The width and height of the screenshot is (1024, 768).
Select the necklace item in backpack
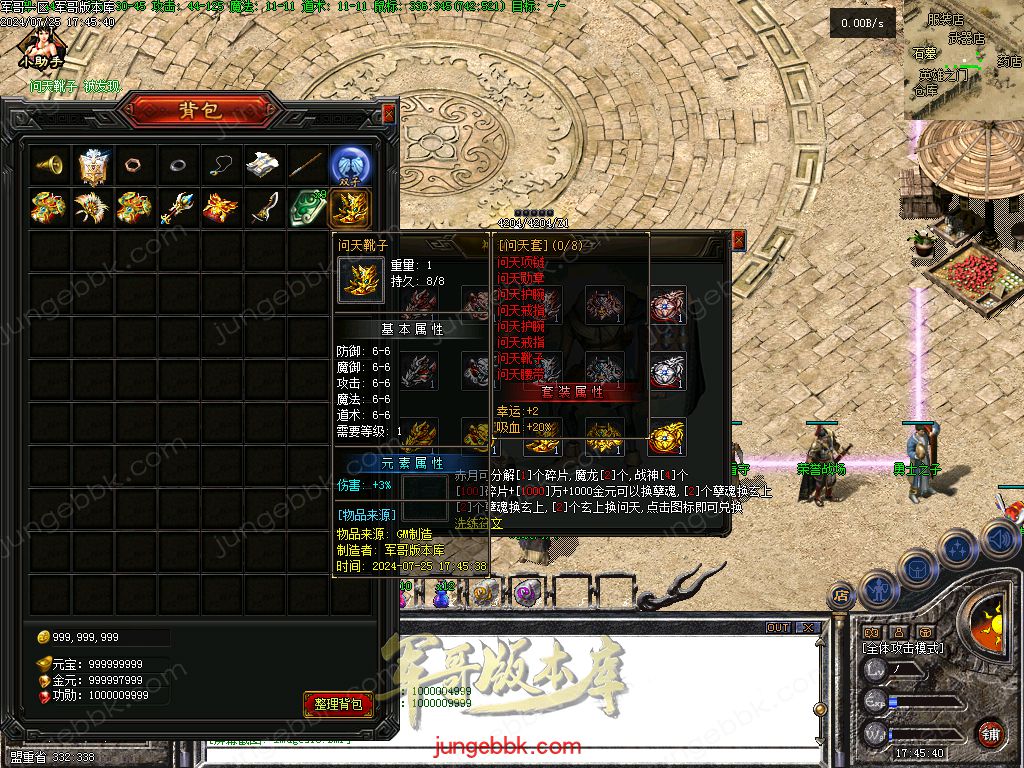pyautogui.click(x=221, y=165)
